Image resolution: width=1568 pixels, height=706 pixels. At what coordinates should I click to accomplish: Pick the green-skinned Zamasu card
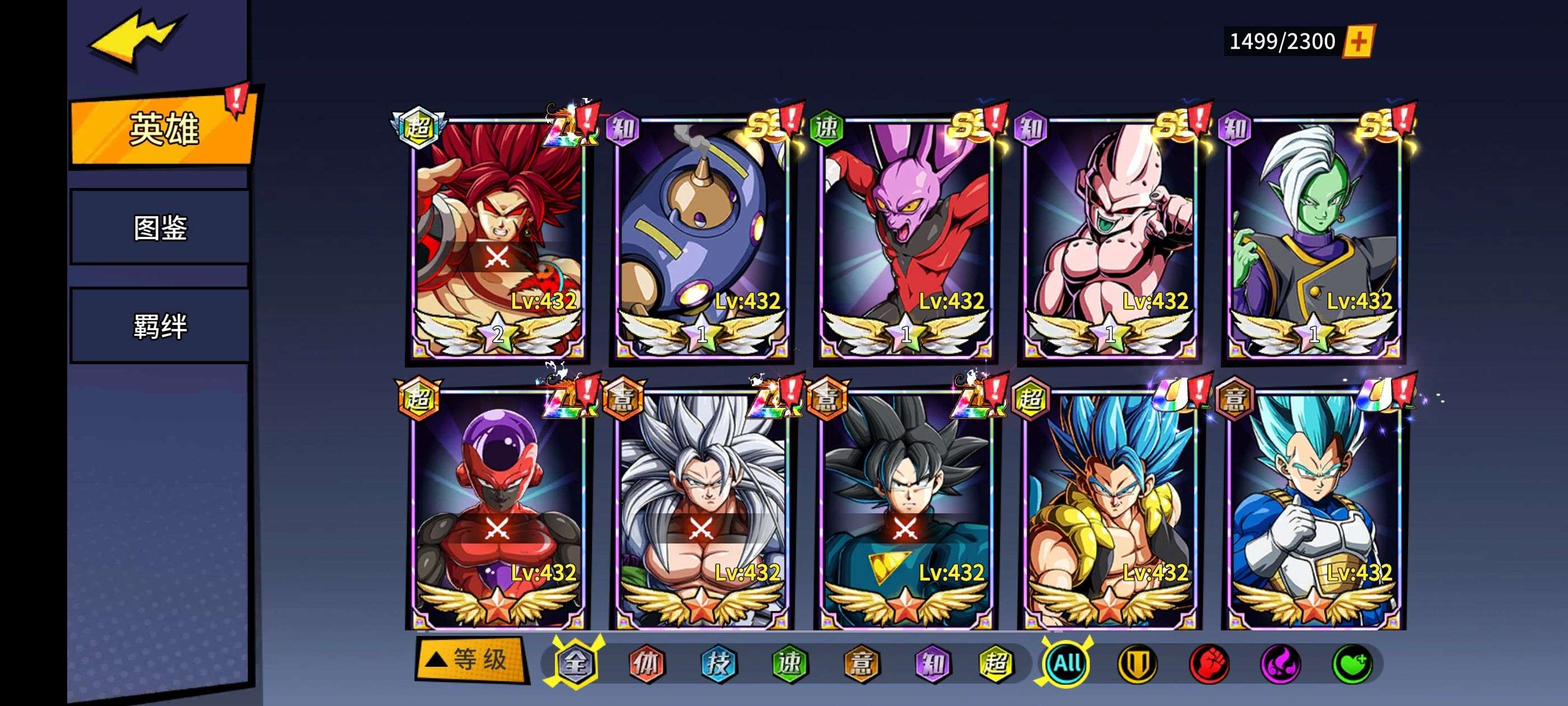[x=1314, y=238]
